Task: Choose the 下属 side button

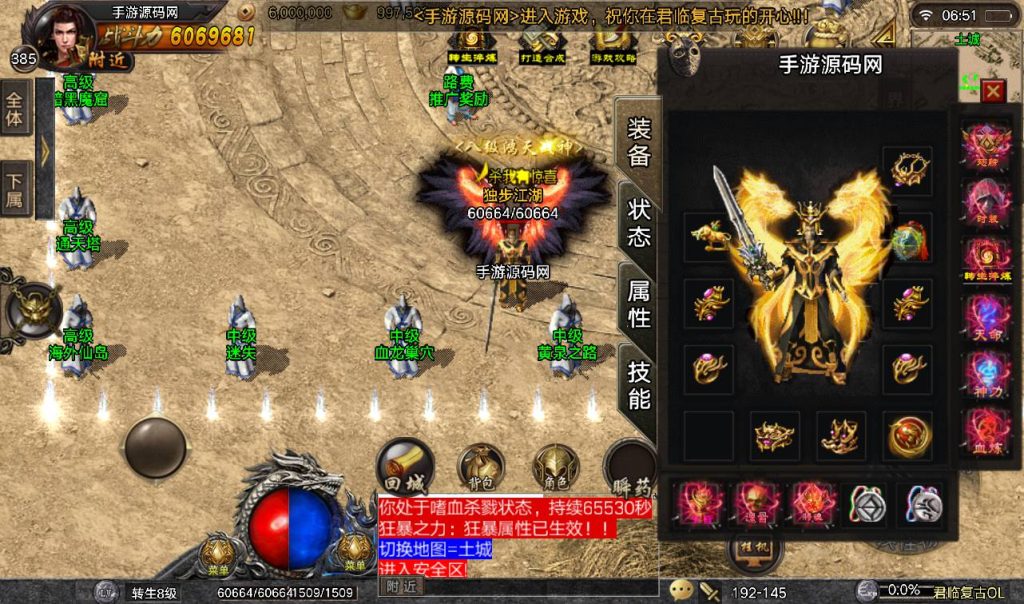Action: tap(15, 190)
